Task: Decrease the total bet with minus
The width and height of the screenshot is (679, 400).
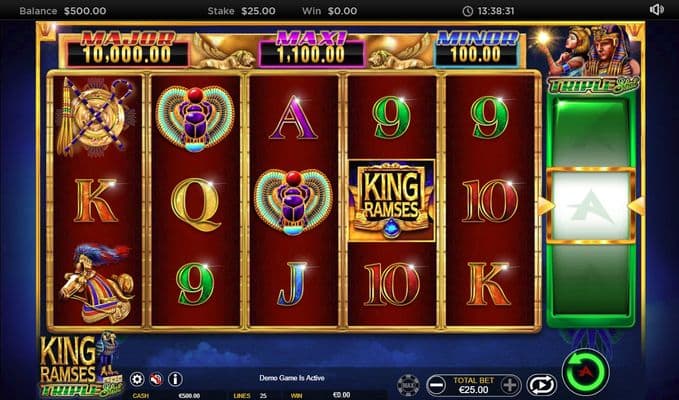Action: [x=437, y=384]
